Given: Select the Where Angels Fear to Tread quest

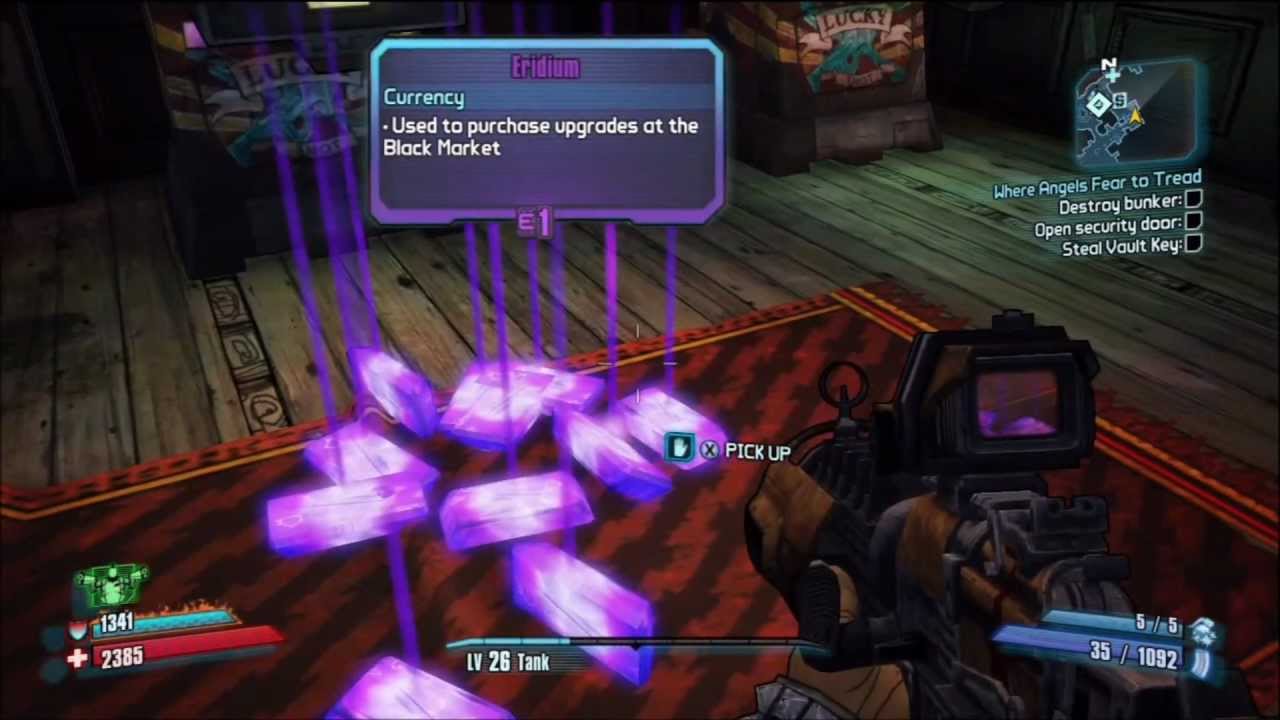Looking at the screenshot, I should pyautogui.click(x=1097, y=184).
